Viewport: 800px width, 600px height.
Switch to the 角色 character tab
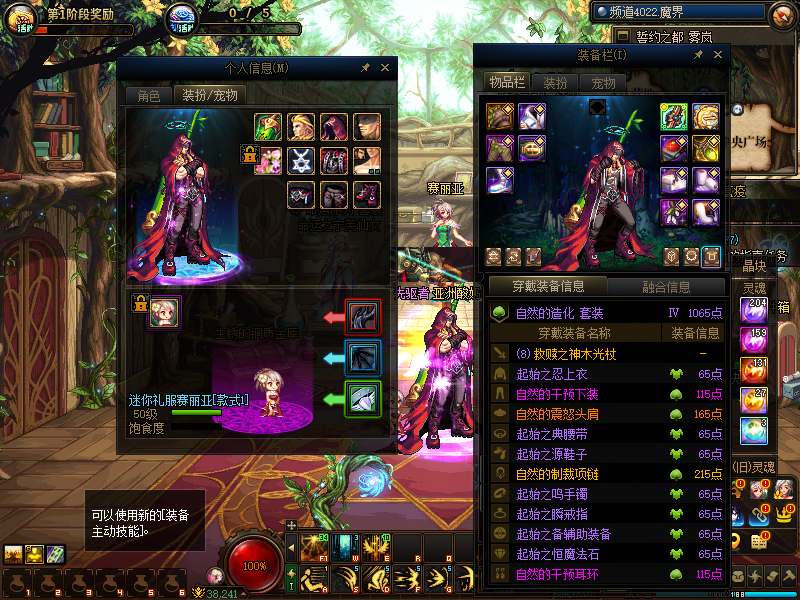(148, 96)
